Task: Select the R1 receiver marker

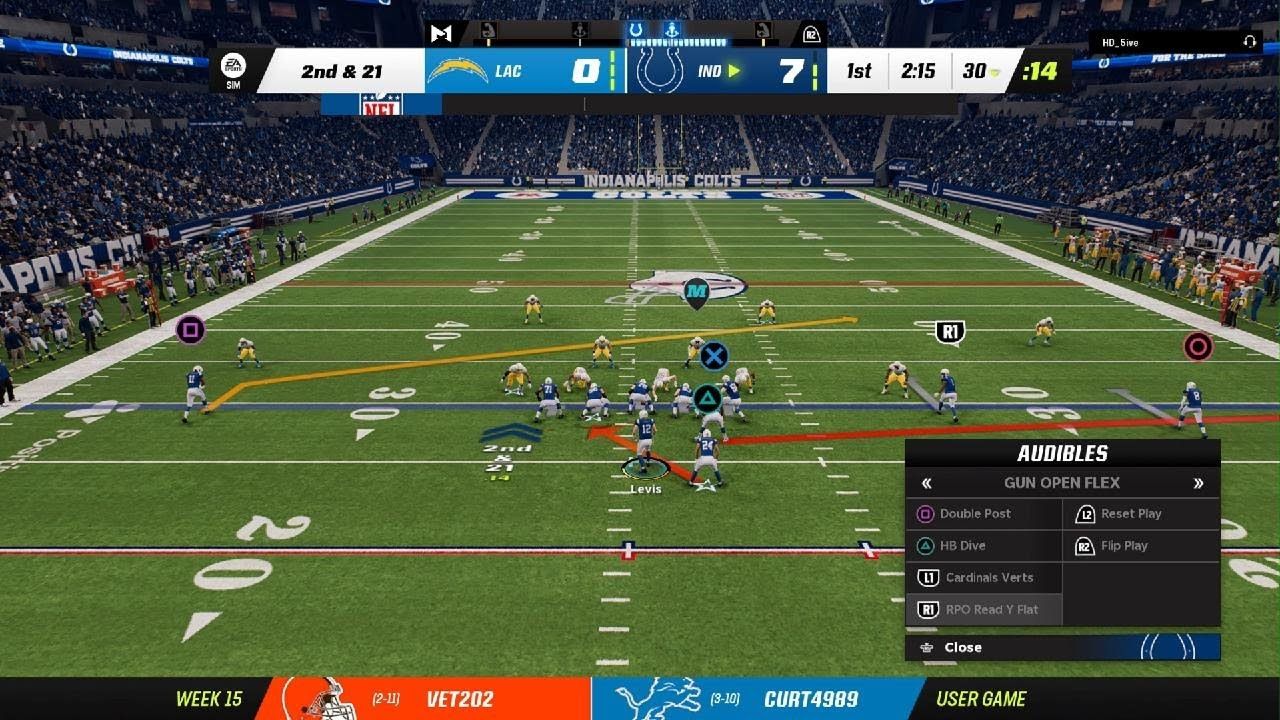Action: tap(949, 332)
